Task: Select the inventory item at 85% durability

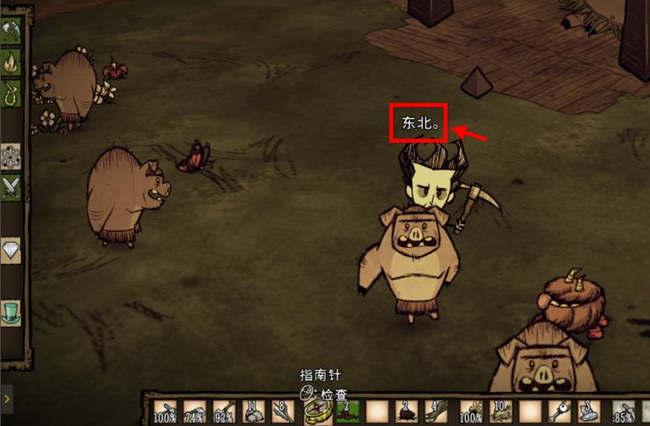Action: point(627,411)
